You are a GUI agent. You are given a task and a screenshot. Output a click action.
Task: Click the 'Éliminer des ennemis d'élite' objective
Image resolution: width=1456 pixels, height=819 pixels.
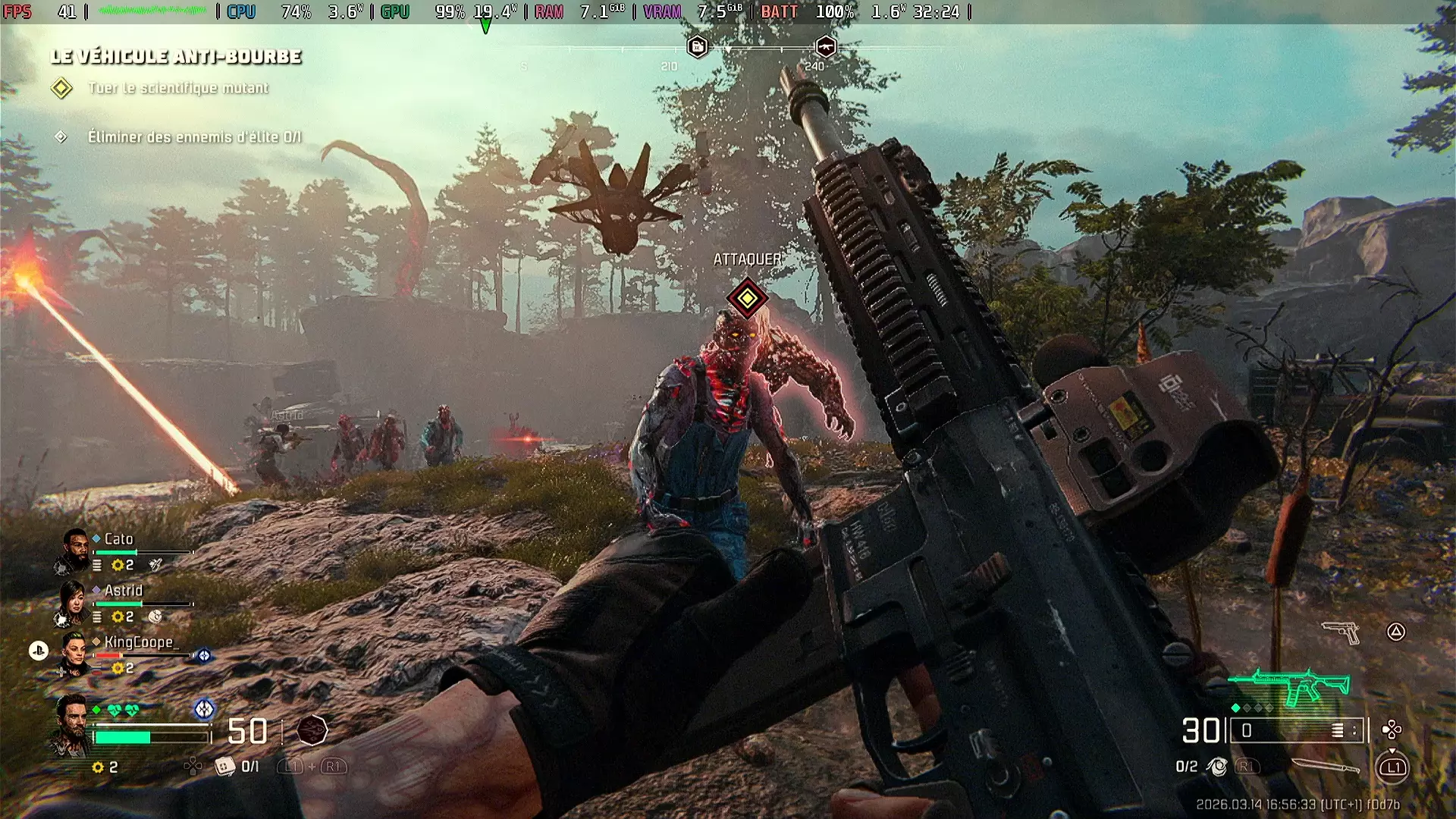pyautogui.click(x=194, y=137)
